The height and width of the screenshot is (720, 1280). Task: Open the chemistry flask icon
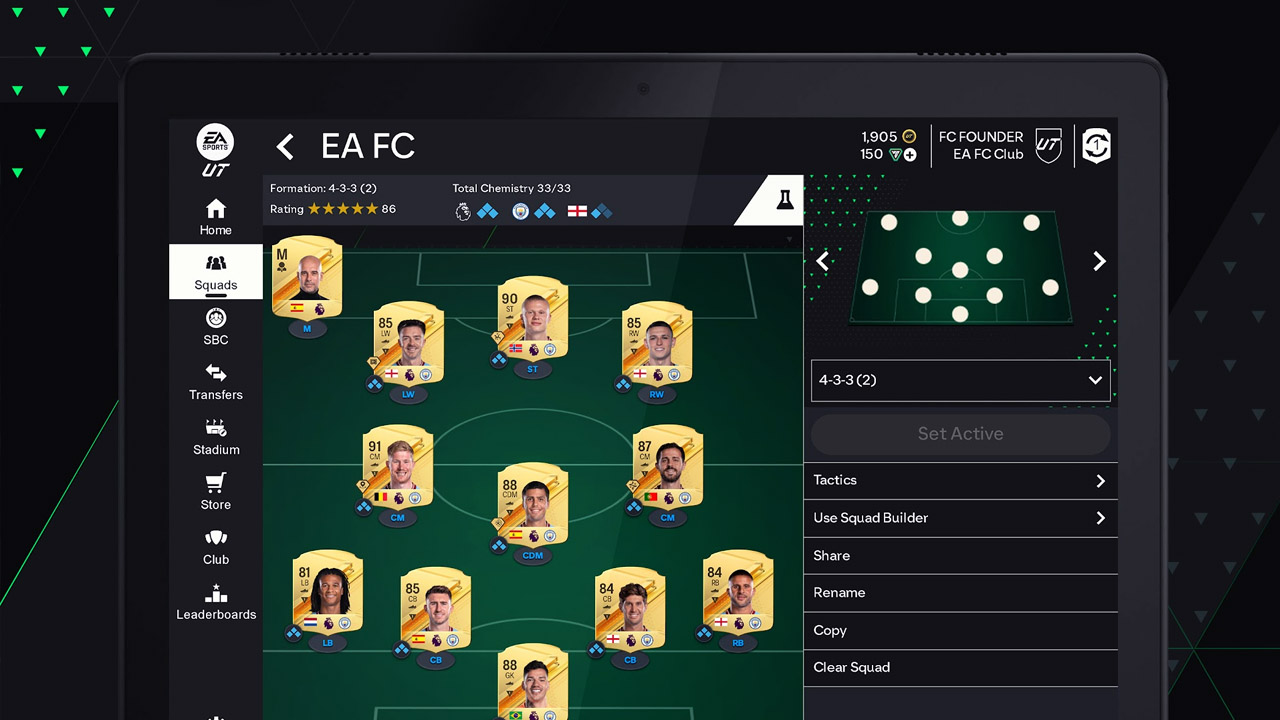(785, 199)
